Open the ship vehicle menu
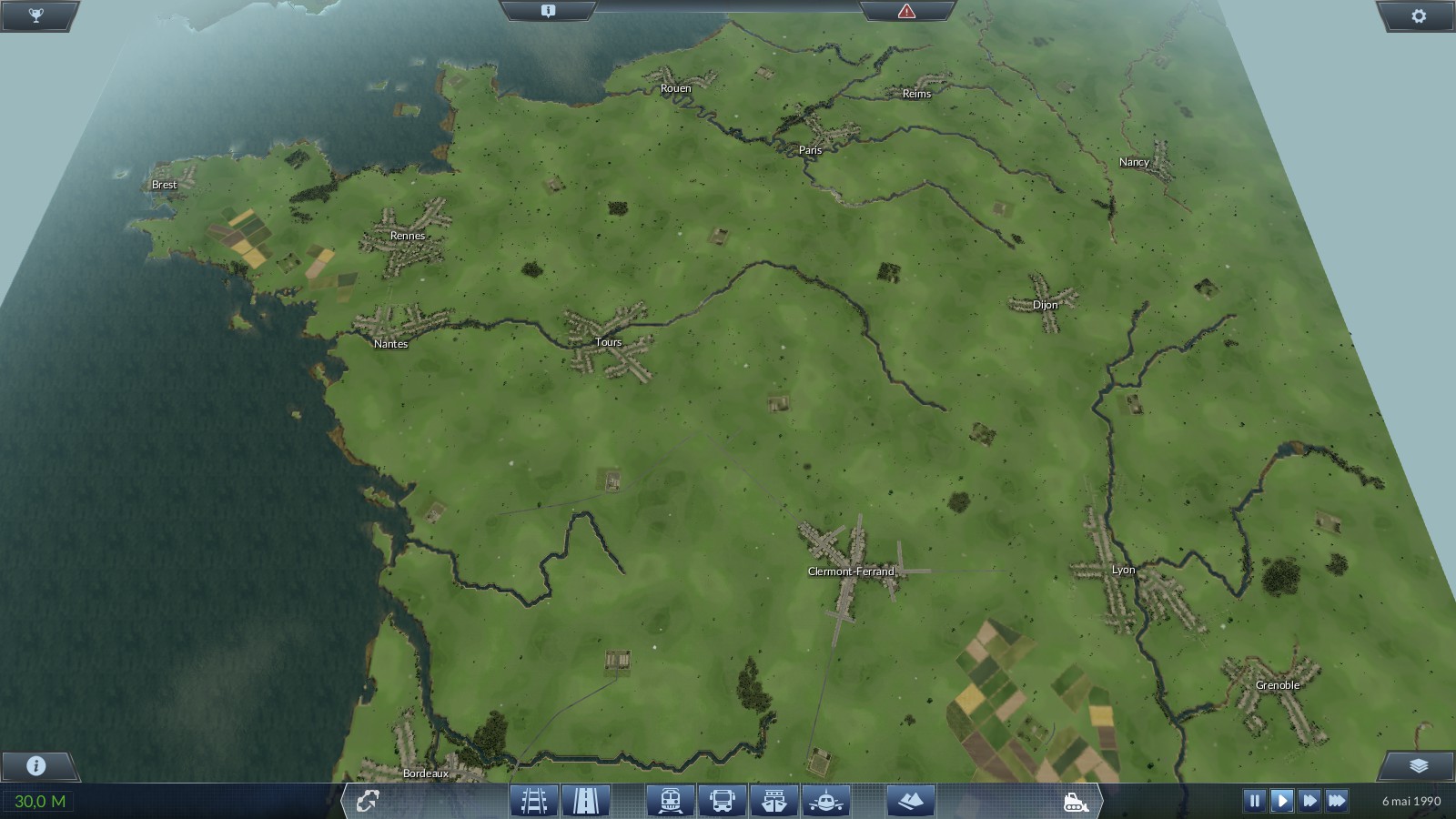Viewport: 1456px width, 819px height. (x=774, y=801)
